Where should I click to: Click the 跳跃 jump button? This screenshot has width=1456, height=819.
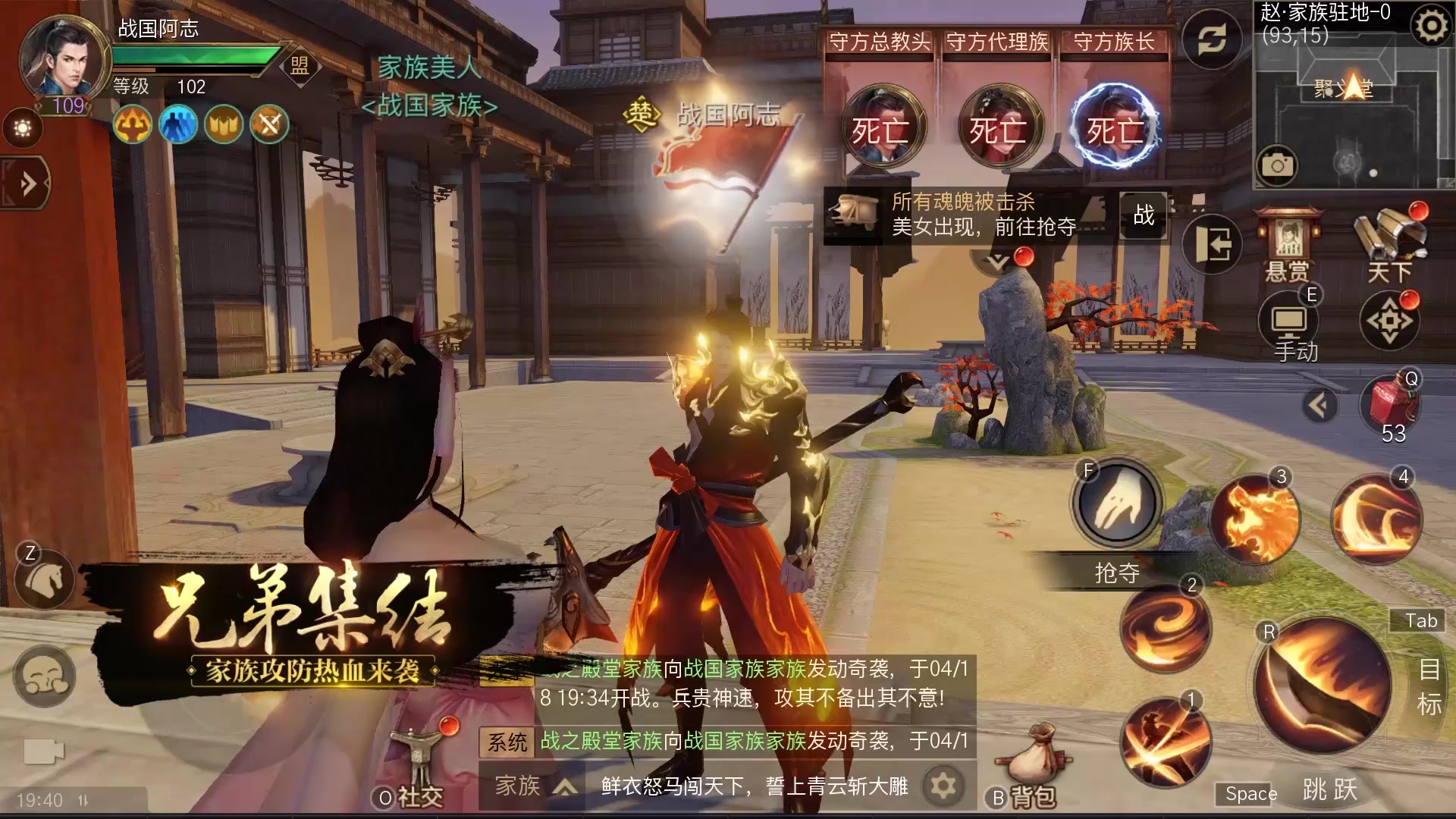coord(1329,789)
